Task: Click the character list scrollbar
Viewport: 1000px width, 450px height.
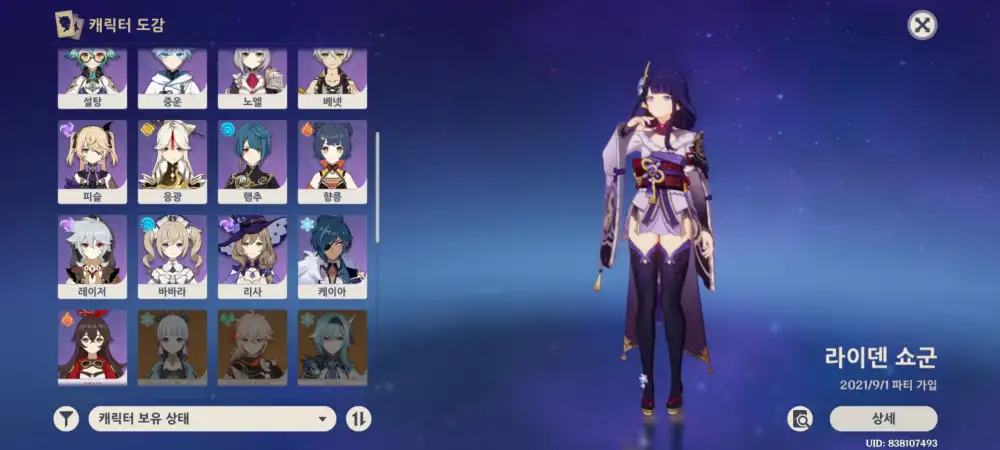Action: tap(377, 185)
